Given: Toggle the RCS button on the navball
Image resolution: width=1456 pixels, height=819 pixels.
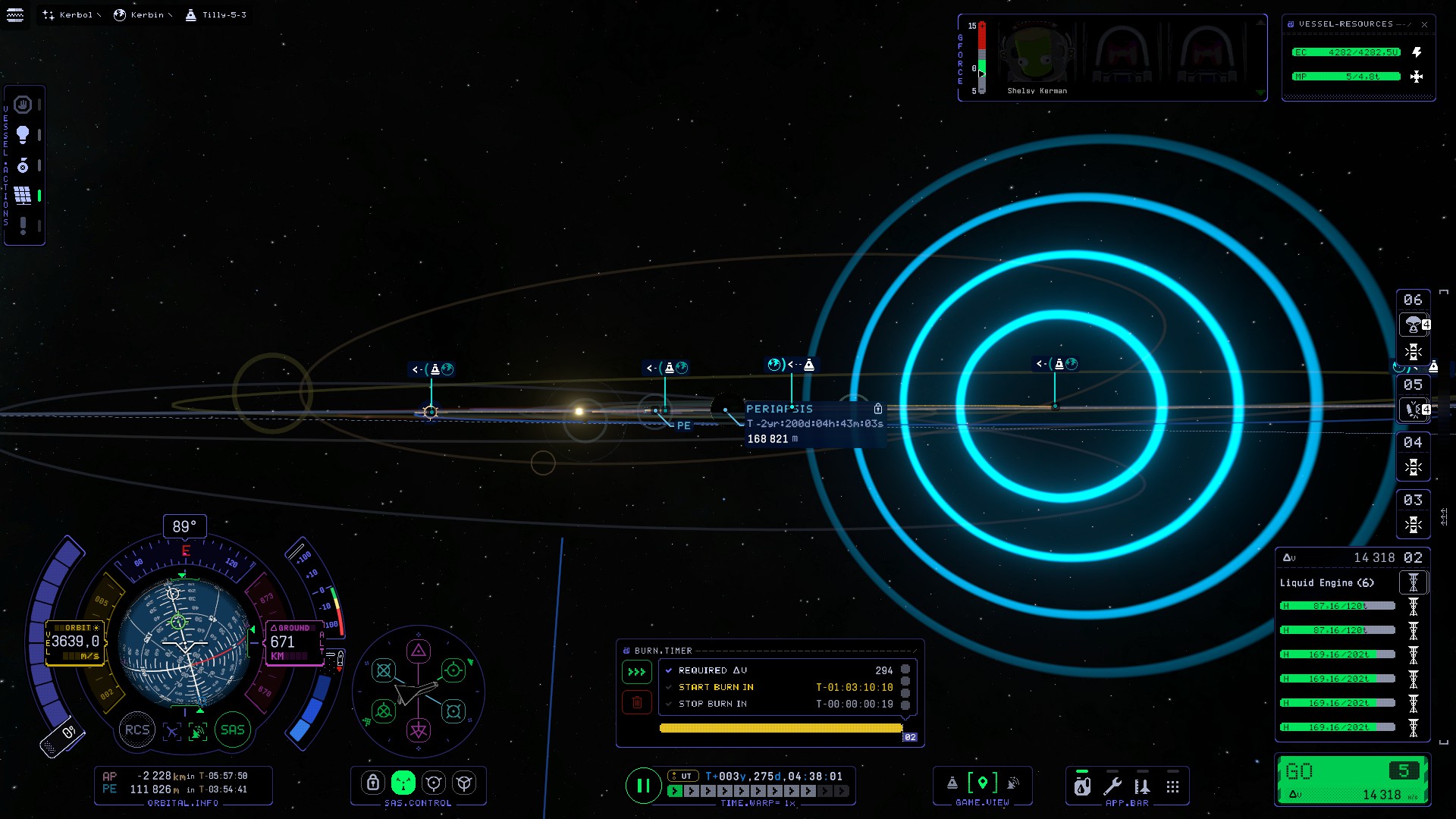Looking at the screenshot, I should pyautogui.click(x=137, y=730).
